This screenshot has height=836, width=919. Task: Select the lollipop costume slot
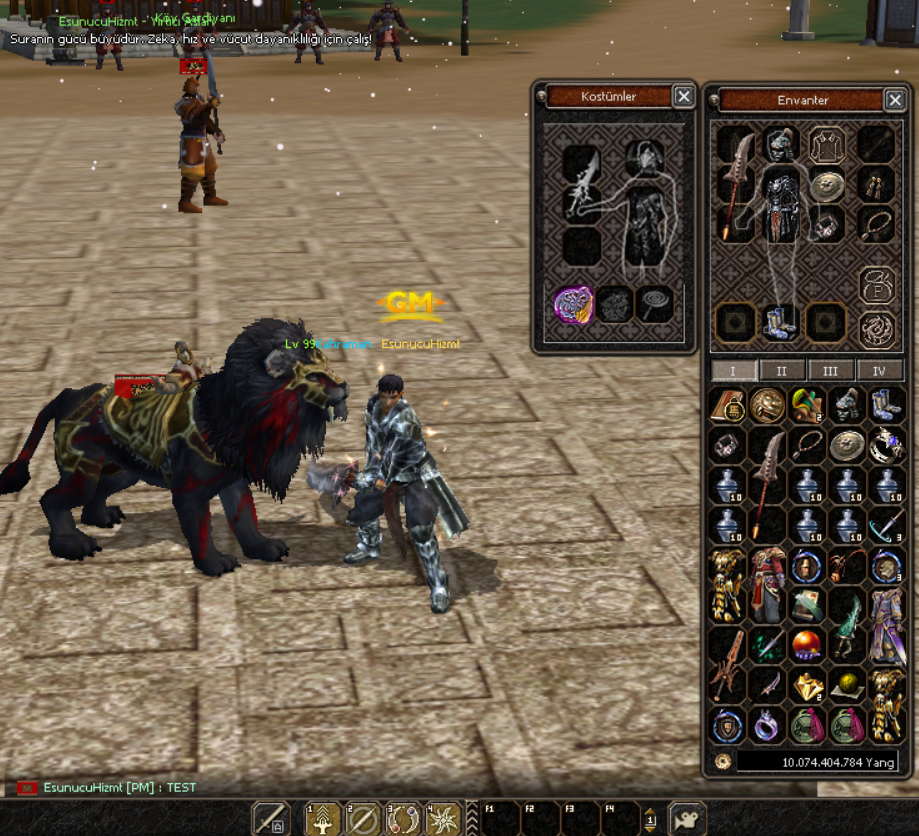point(656,305)
